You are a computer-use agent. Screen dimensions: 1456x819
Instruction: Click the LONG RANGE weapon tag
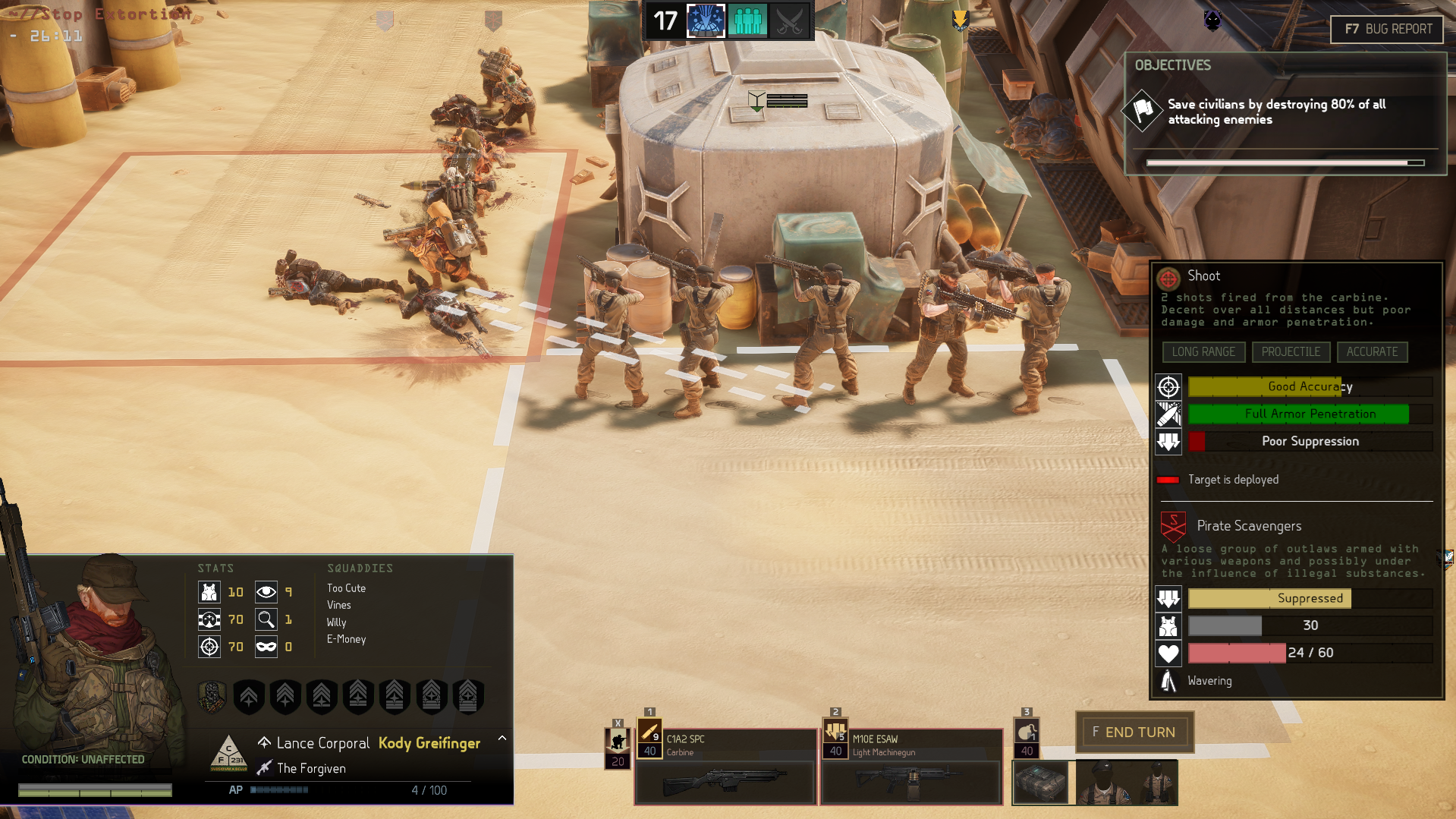tap(1203, 351)
